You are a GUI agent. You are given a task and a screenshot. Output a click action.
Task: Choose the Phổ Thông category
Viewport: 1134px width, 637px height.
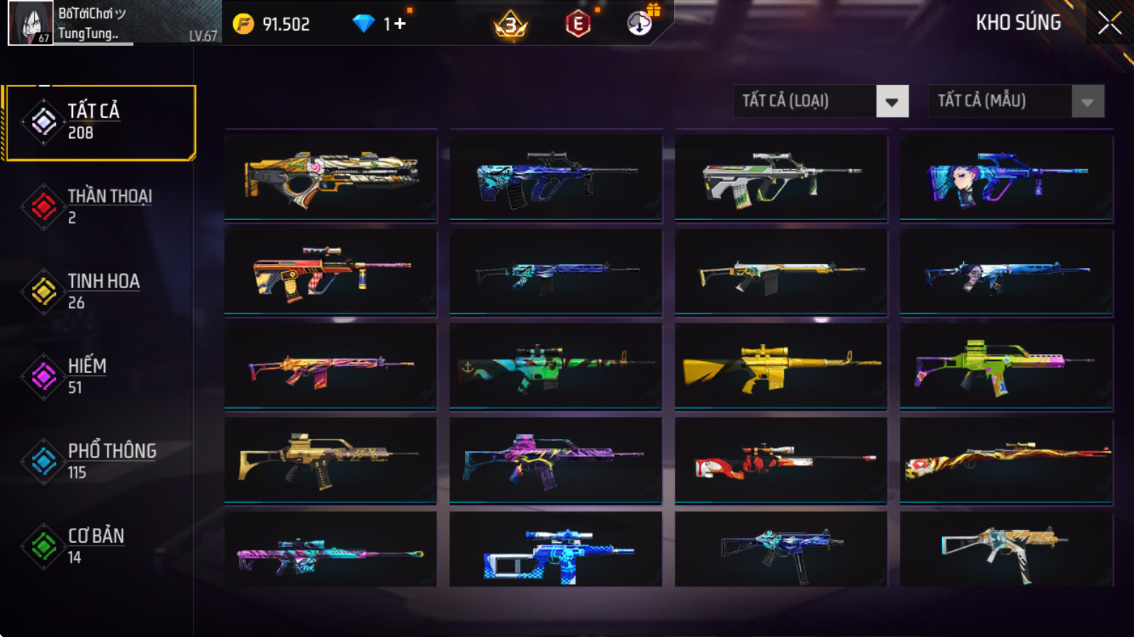[x=98, y=461]
